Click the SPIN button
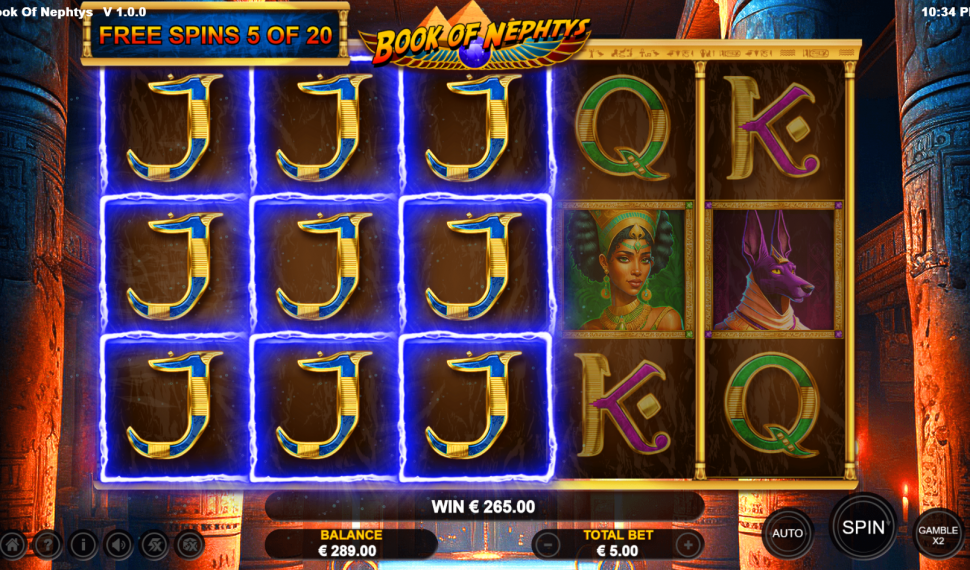 pyautogui.click(x=862, y=526)
